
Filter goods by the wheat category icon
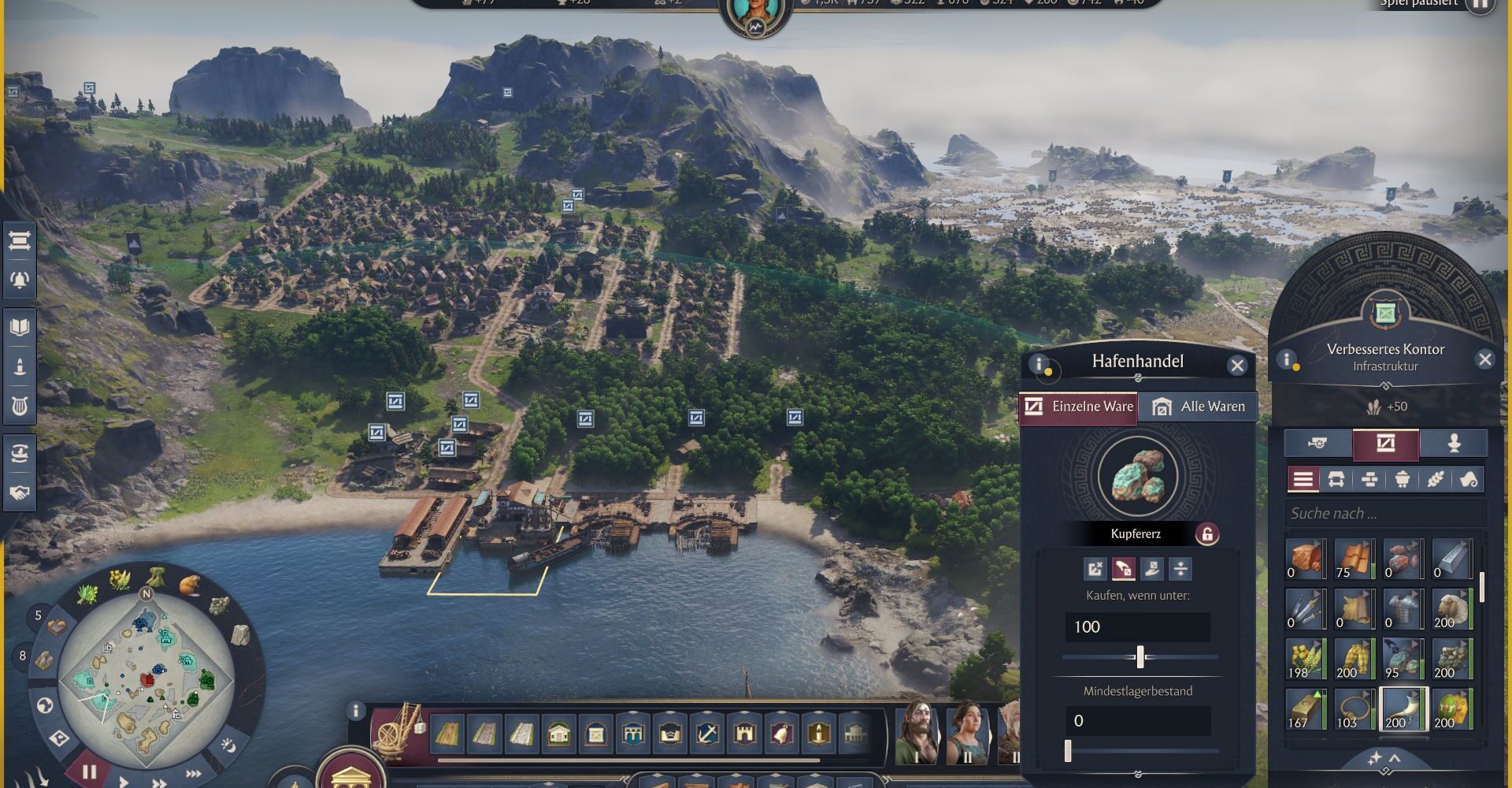(x=1435, y=479)
